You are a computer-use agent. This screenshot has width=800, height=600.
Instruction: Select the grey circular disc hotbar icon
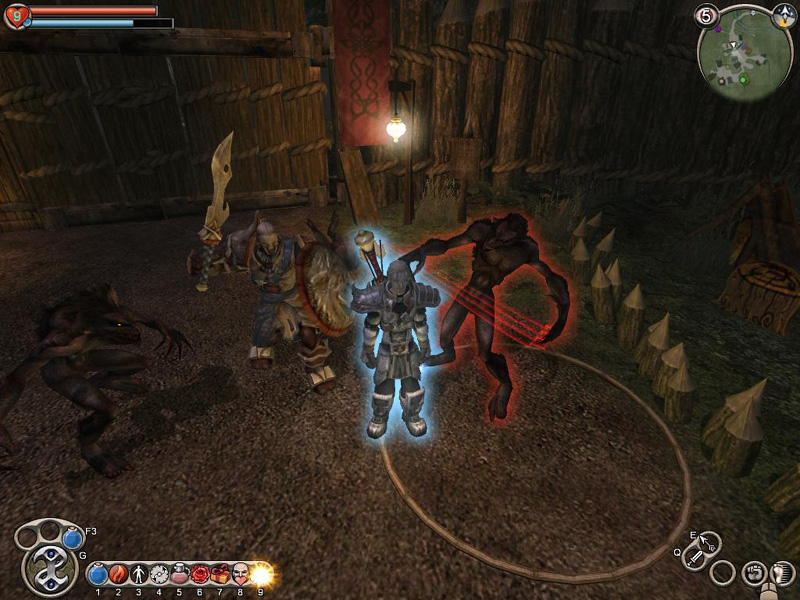tap(159, 575)
